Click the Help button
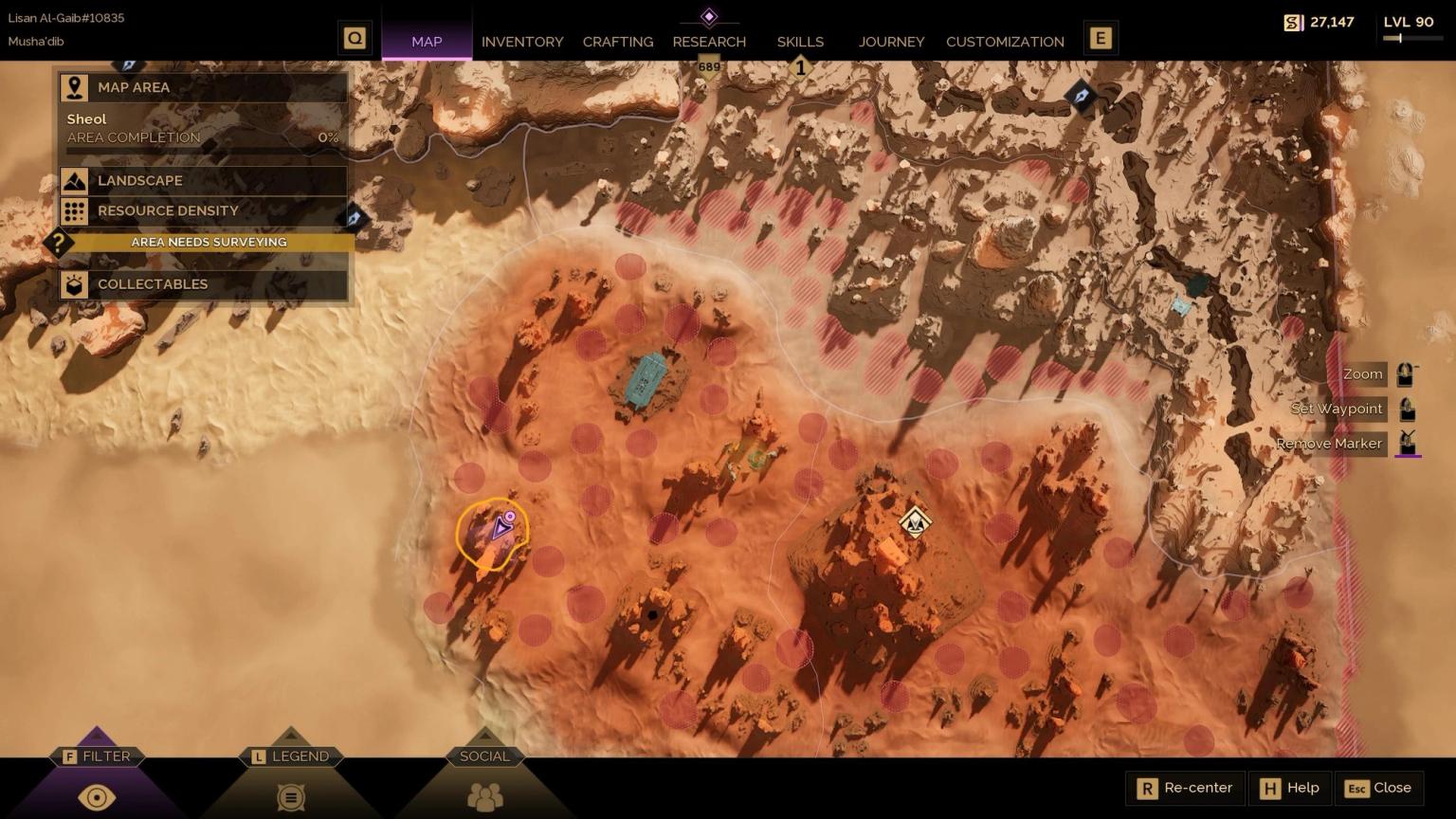This screenshot has width=1456, height=819. coord(1290,788)
